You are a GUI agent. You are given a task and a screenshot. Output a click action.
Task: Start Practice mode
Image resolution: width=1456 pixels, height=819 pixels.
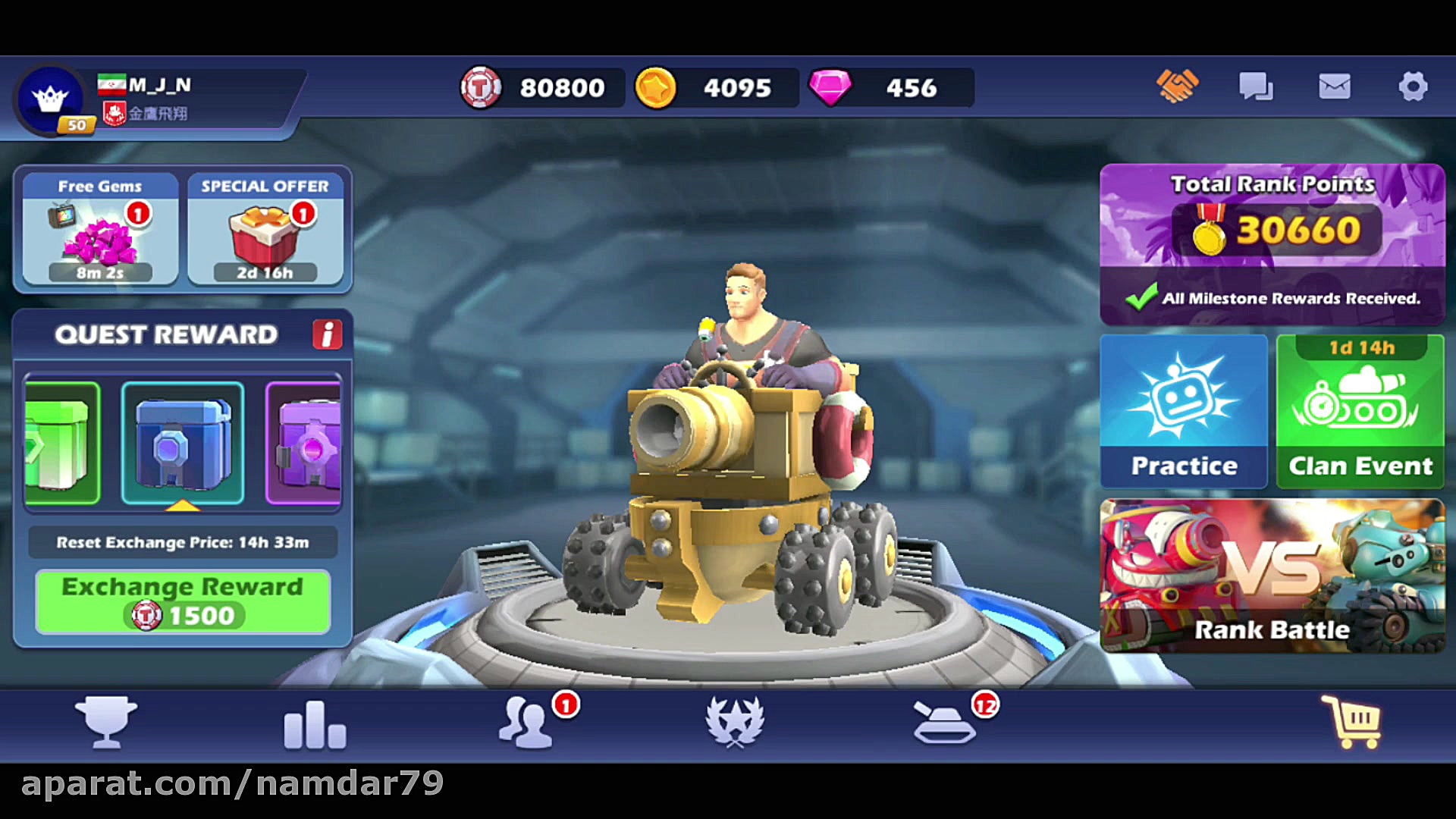coord(1184,409)
